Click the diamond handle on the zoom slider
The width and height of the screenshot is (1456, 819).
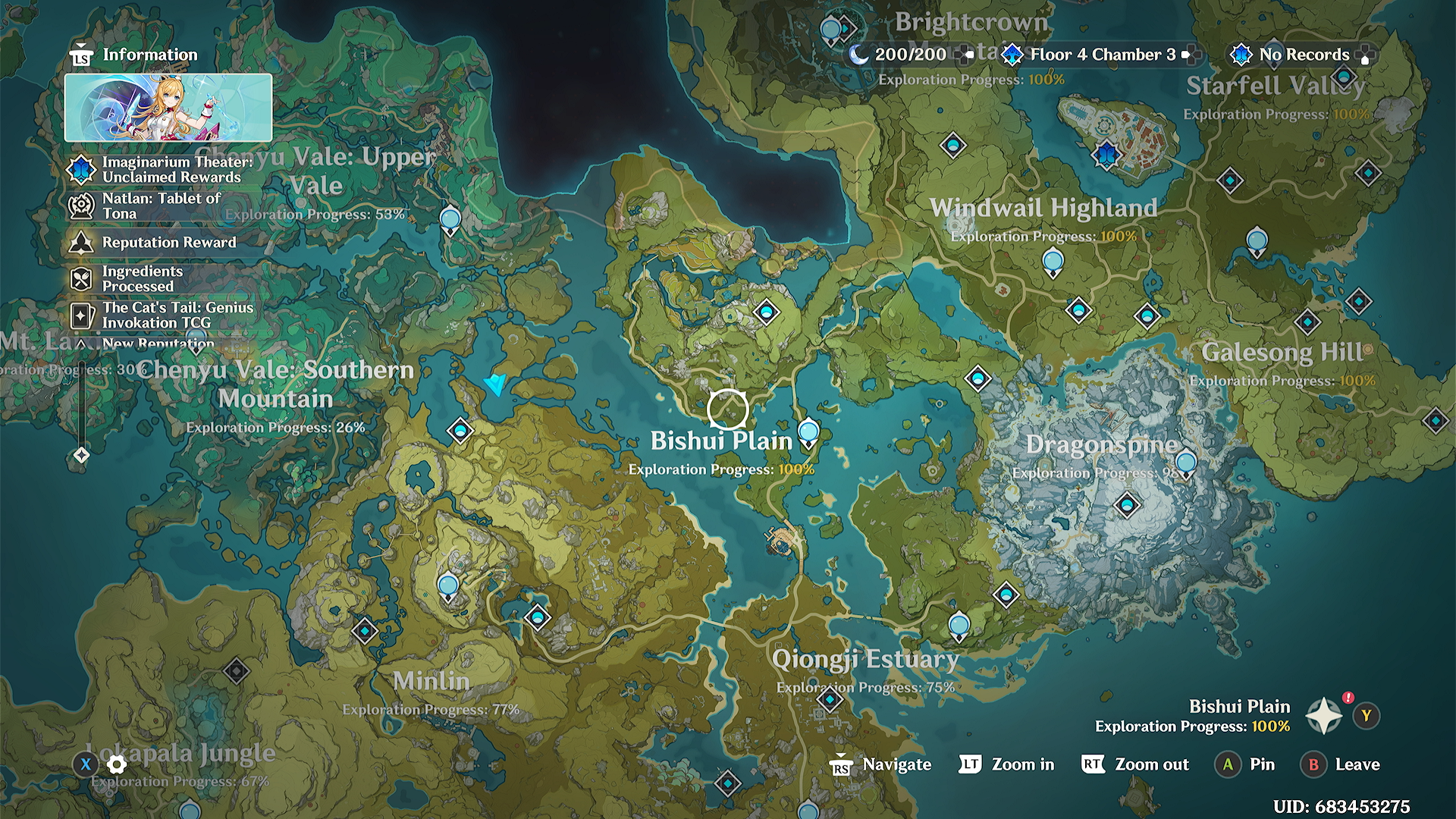tap(81, 455)
